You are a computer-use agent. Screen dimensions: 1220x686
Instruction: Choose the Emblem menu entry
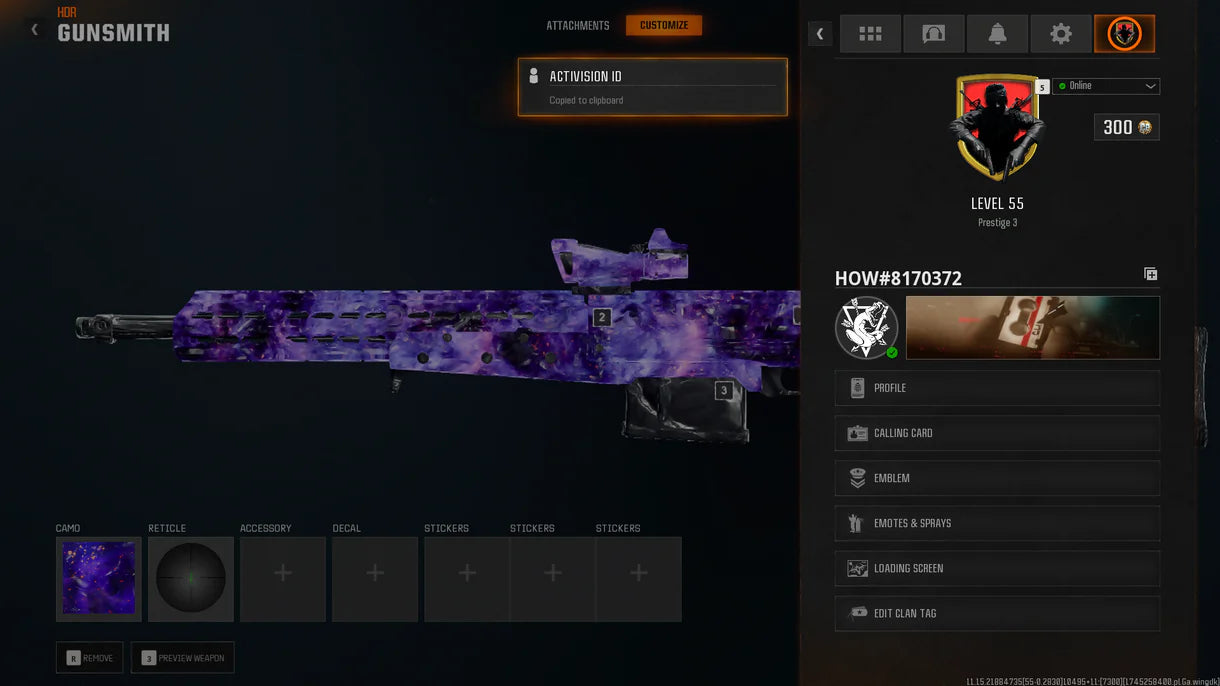(997, 478)
